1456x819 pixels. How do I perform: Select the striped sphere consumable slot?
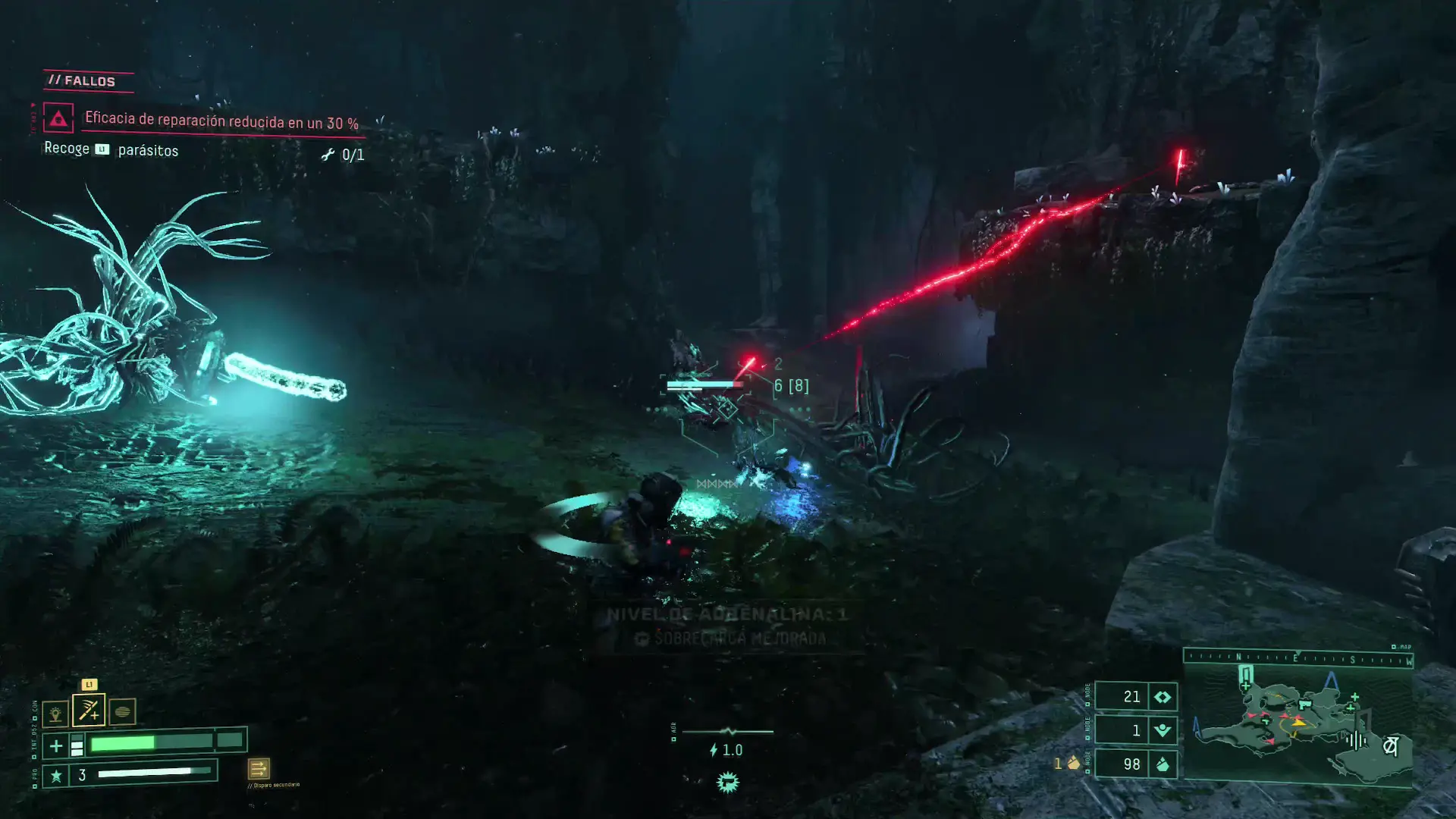pos(122,712)
